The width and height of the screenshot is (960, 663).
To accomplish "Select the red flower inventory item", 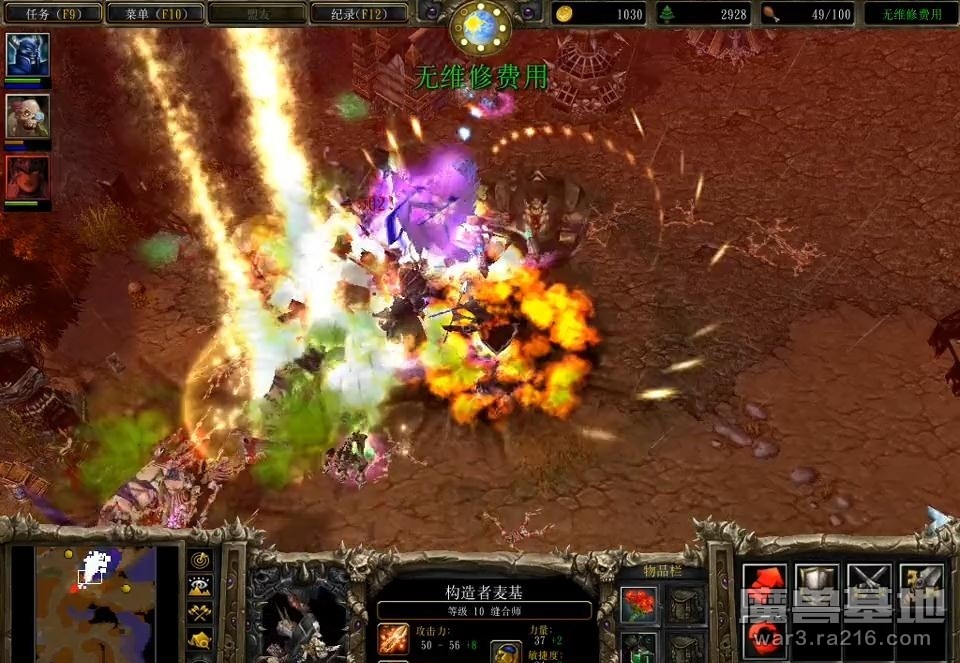I will tap(639, 604).
